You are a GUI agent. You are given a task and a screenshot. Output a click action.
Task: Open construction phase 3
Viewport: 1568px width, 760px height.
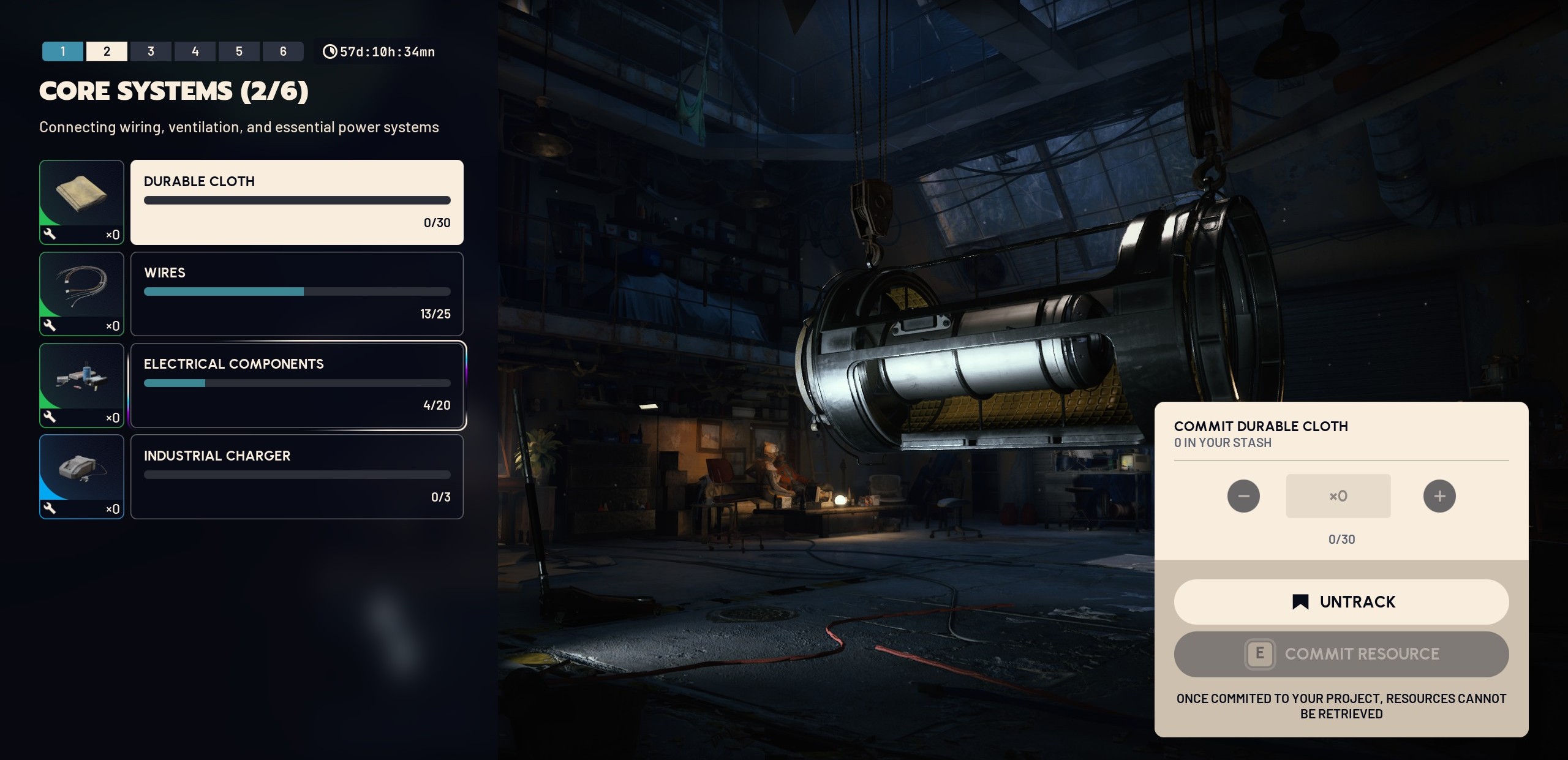pos(151,51)
